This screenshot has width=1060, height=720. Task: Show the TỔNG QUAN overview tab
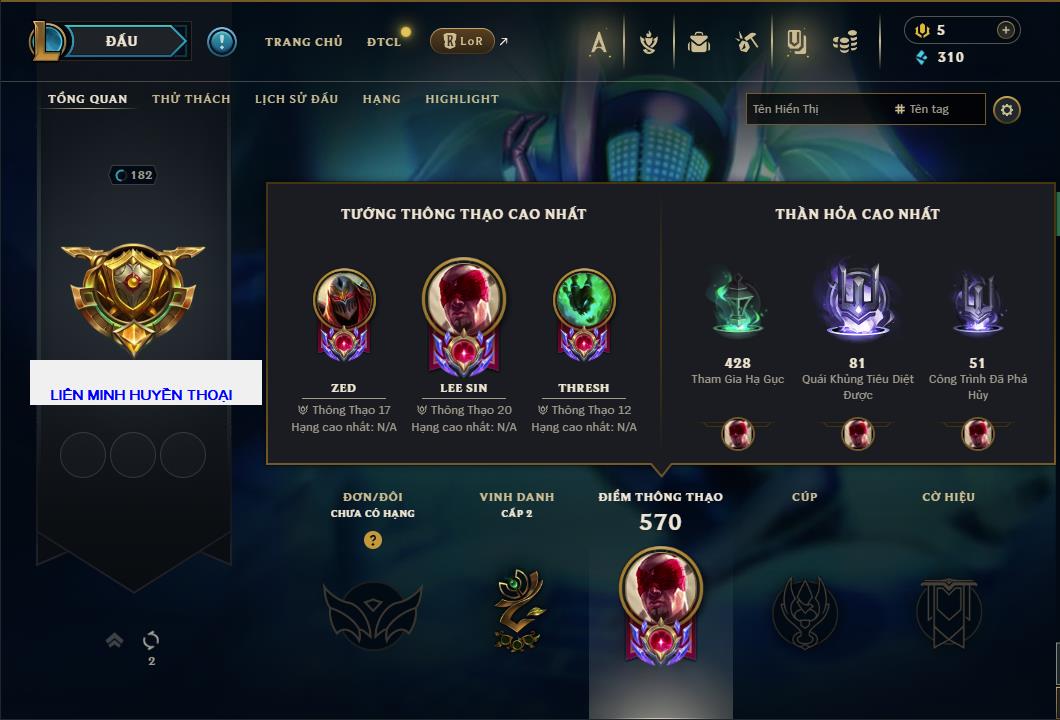88,99
